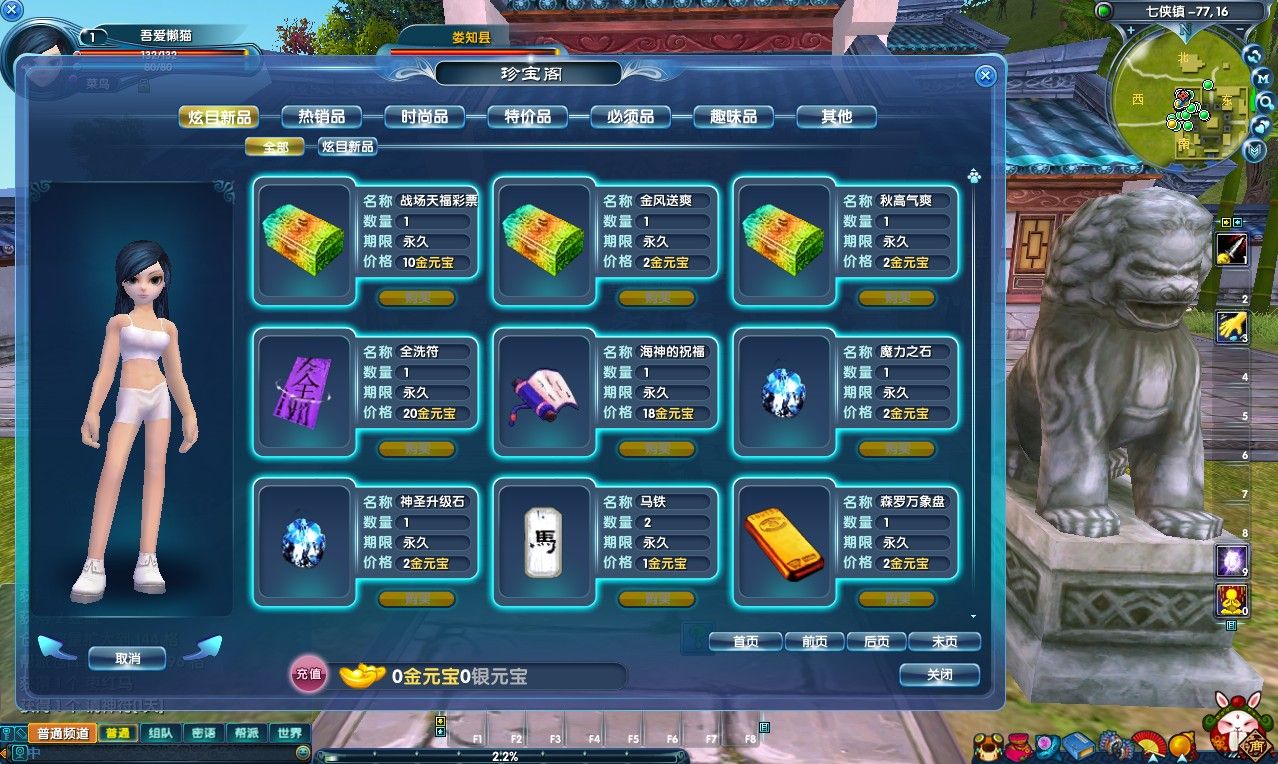Buy the 海神的祝福 item

[656, 449]
